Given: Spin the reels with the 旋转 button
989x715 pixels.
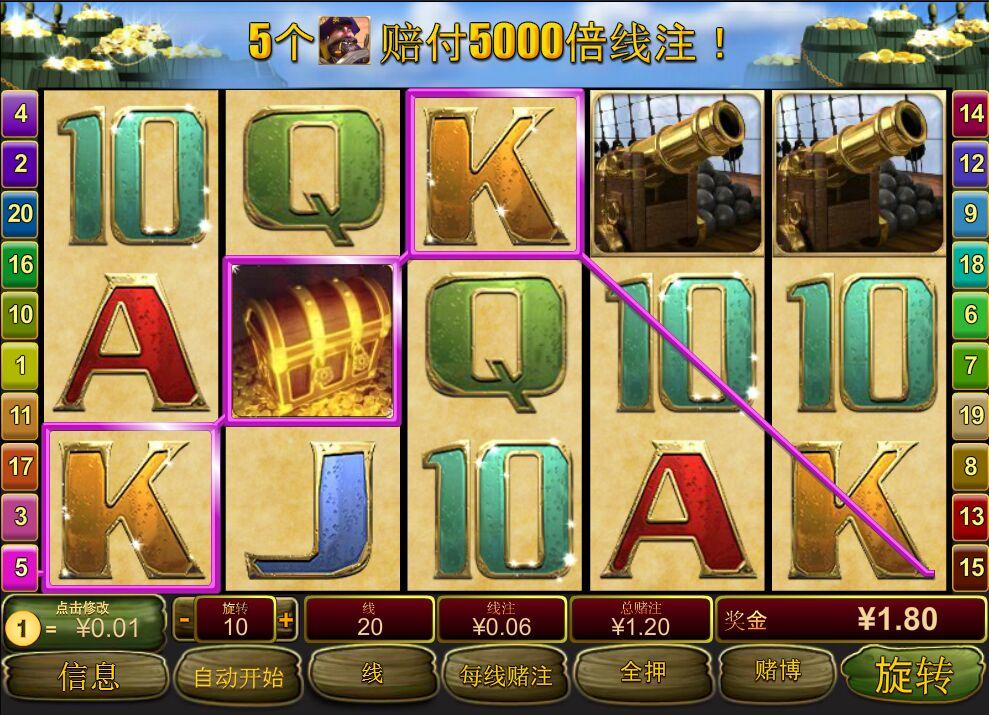Looking at the screenshot, I should pyautogui.click(x=913, y=674).
